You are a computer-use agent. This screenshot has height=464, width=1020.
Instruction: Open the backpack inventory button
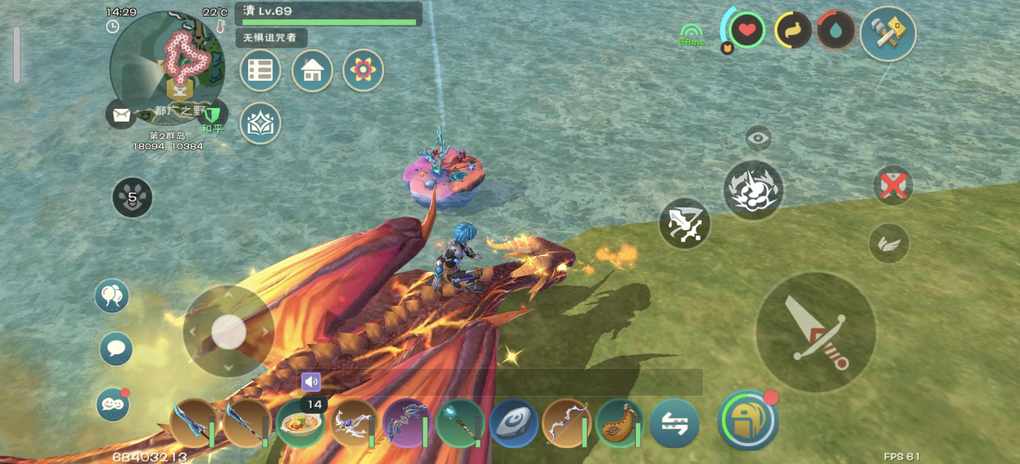(748, 418)
